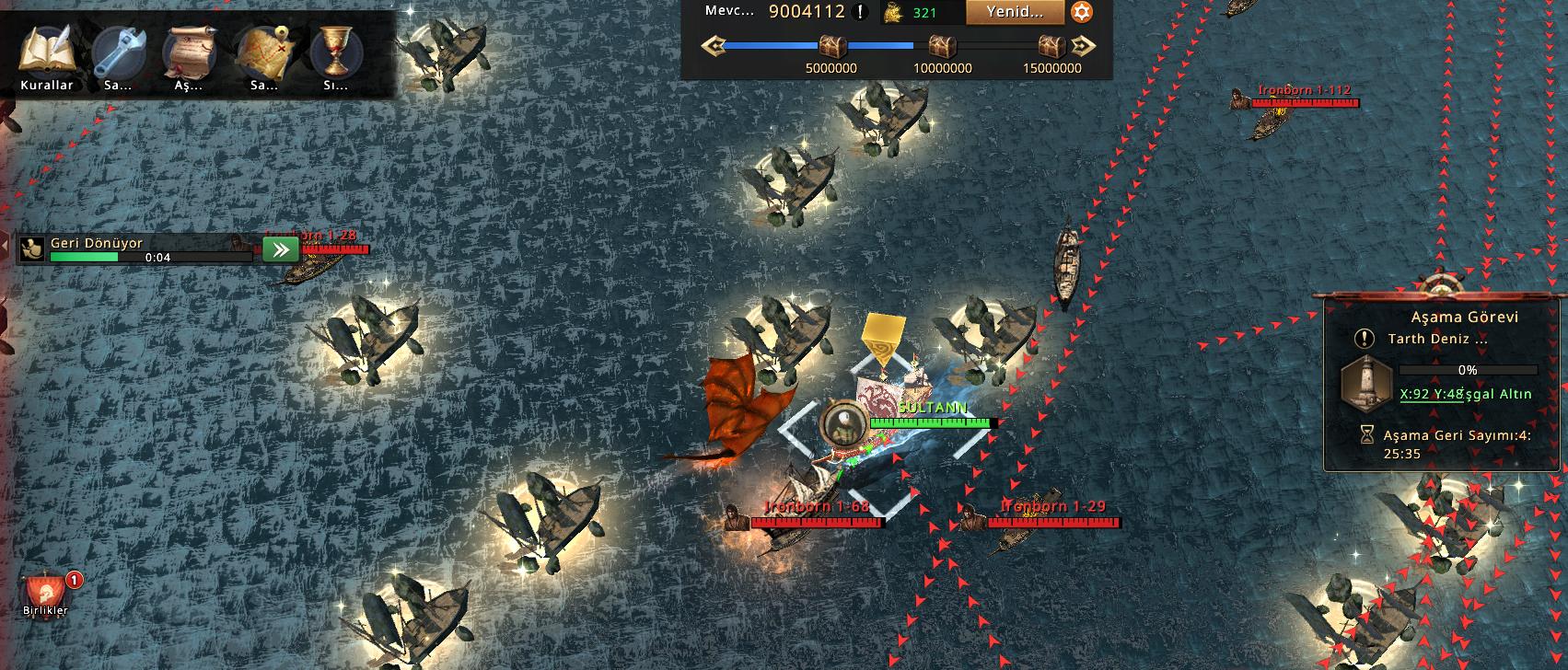Open the orange gear settings
This screenshot has height=670, width=1568.
1082,12
